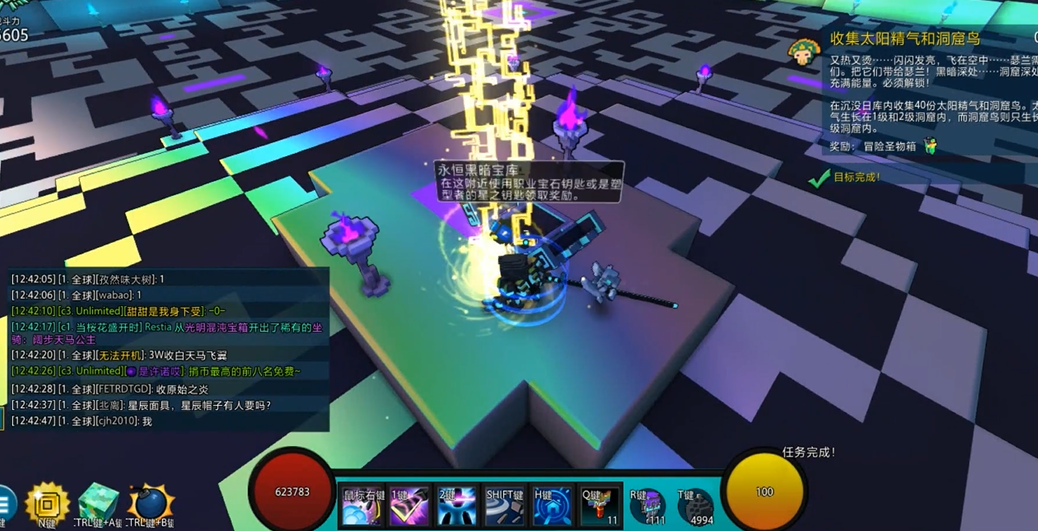Activate the H-key blue ring ability

point(552,507)
